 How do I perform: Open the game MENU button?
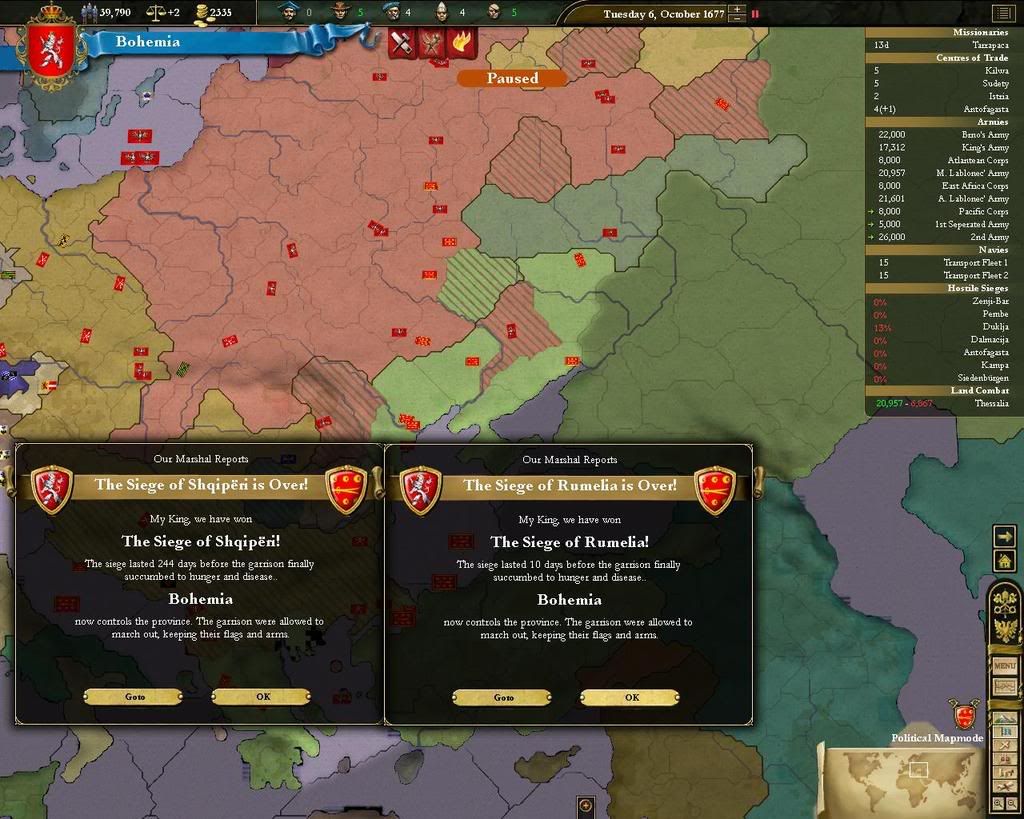(1004, 665)
